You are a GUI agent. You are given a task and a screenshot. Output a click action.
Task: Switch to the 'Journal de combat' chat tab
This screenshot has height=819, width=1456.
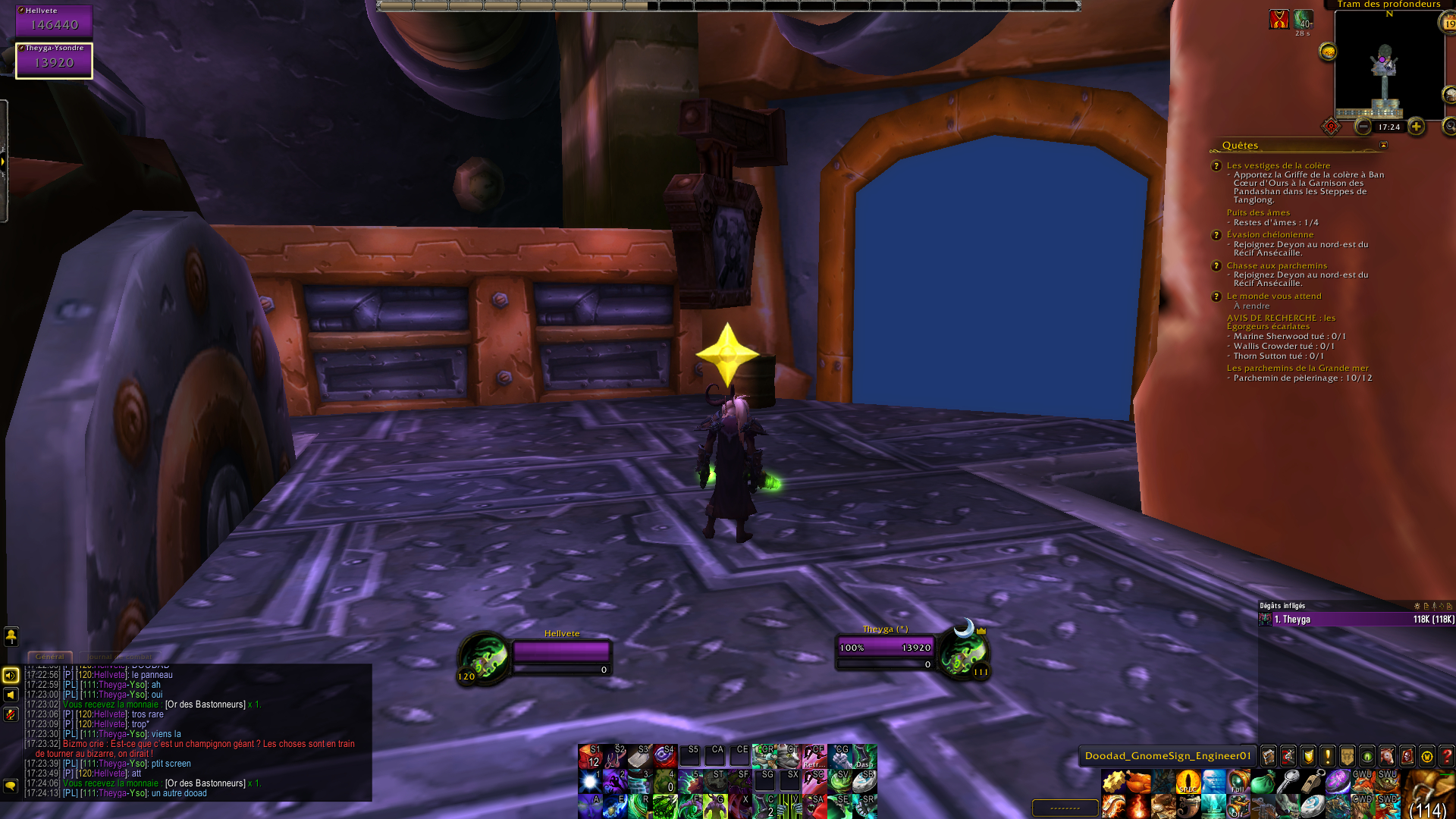(x=118, y=657)
